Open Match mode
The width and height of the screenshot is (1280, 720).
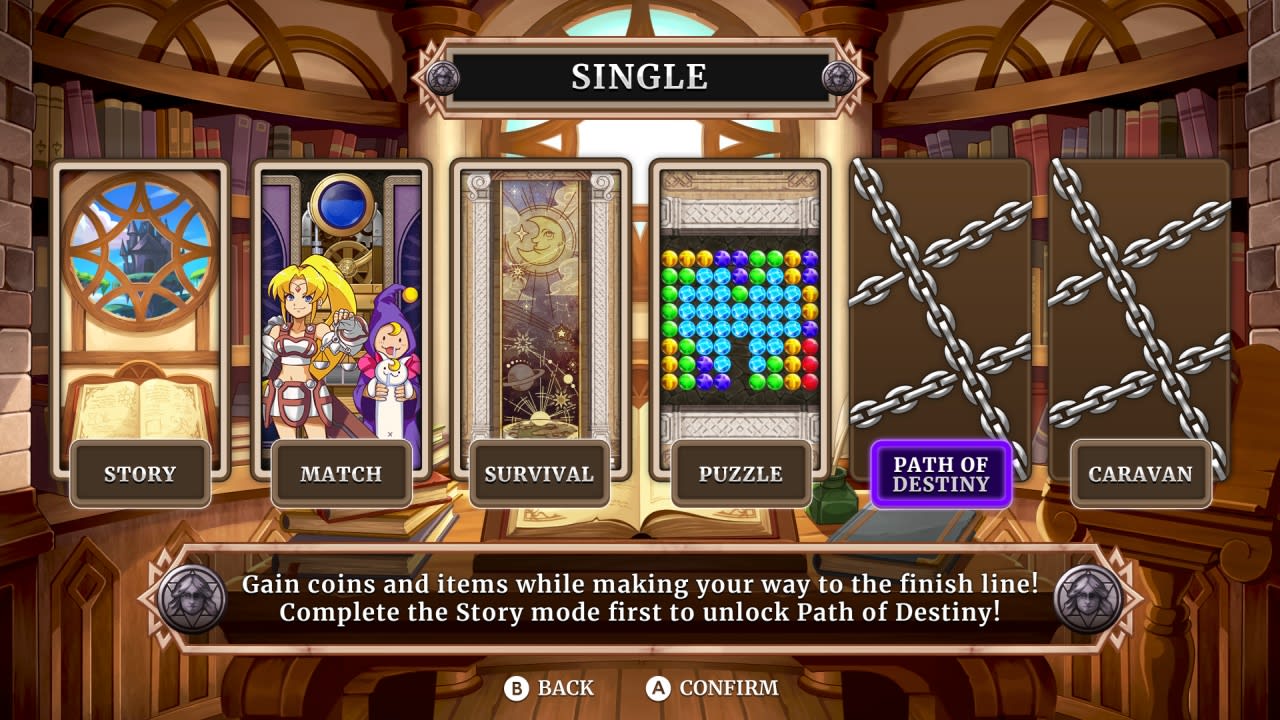[x=340, y=473]
